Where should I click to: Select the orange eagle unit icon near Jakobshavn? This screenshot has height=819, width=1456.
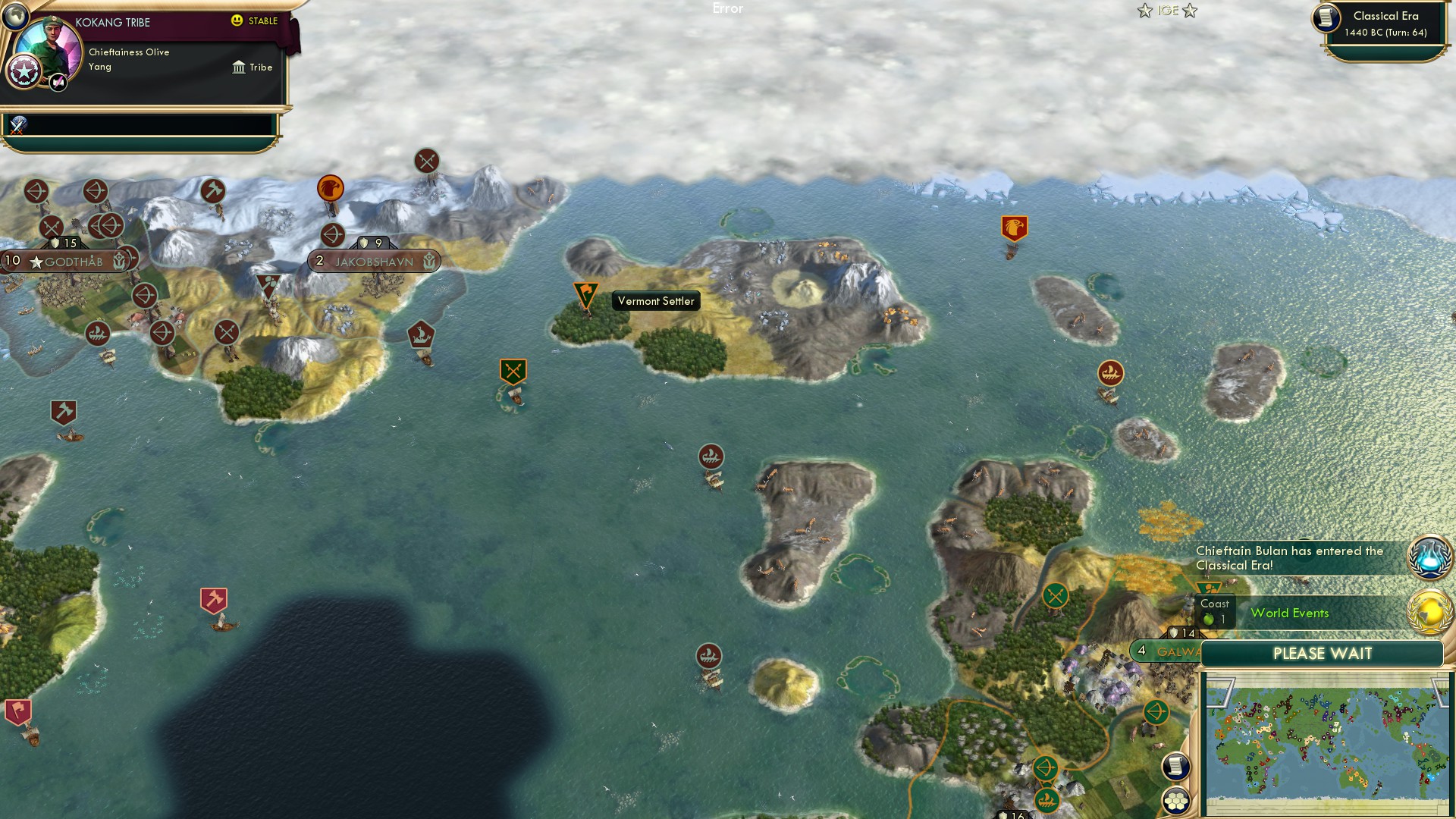330,189
